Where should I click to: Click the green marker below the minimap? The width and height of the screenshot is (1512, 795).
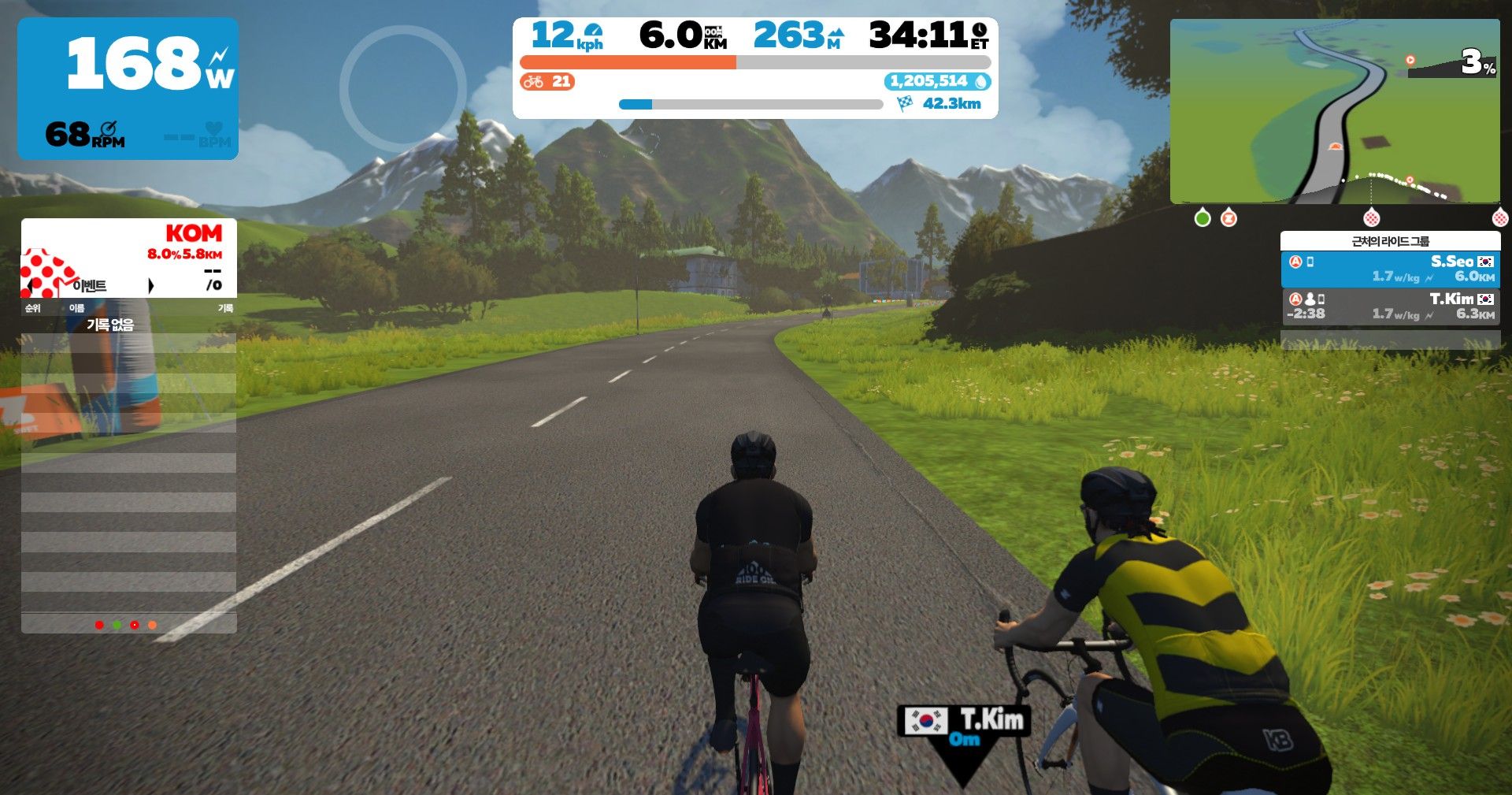pos(1203,218)
